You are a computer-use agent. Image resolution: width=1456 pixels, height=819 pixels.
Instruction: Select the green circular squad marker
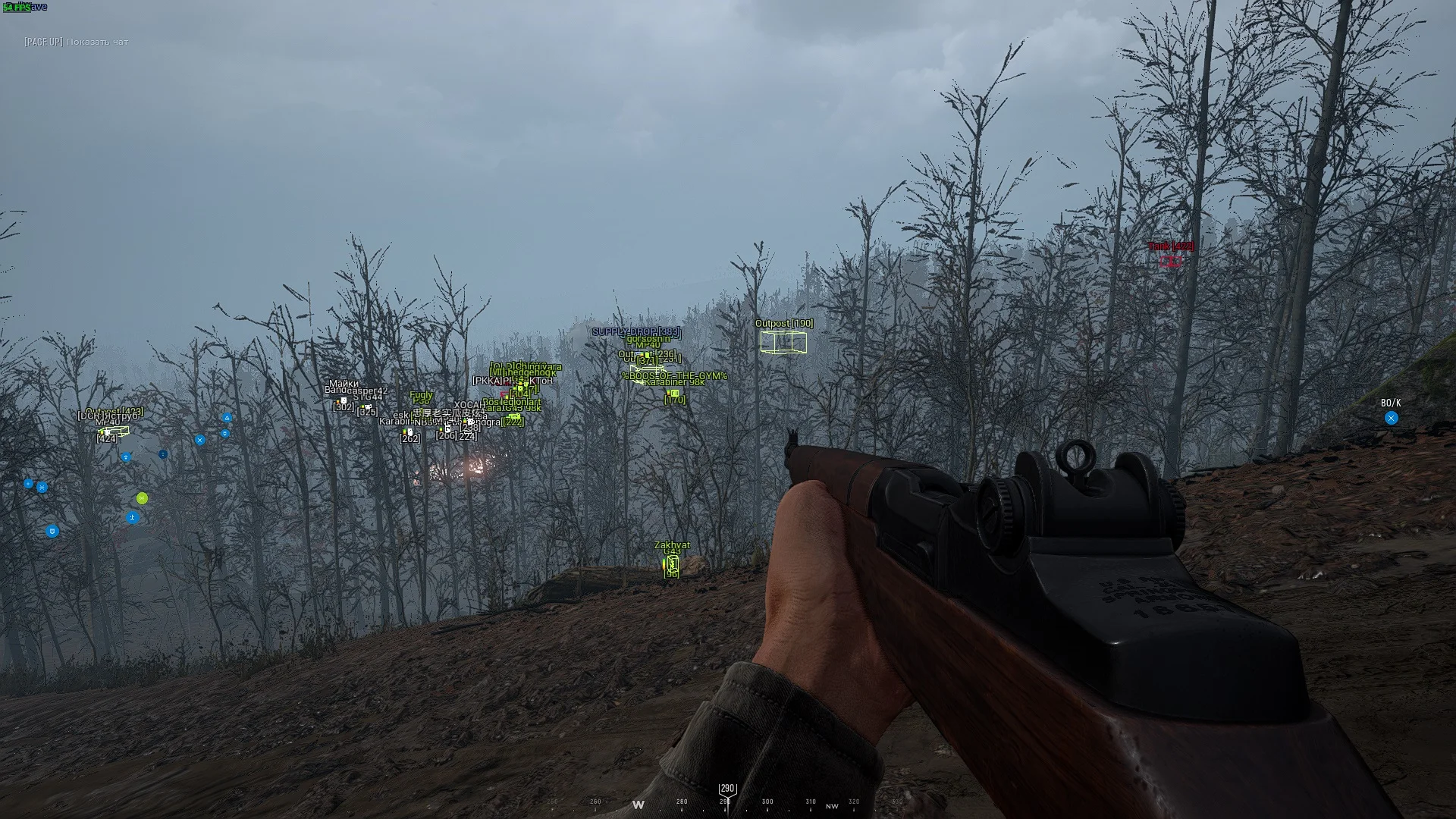pyautogui.click(x=143, y=498)
